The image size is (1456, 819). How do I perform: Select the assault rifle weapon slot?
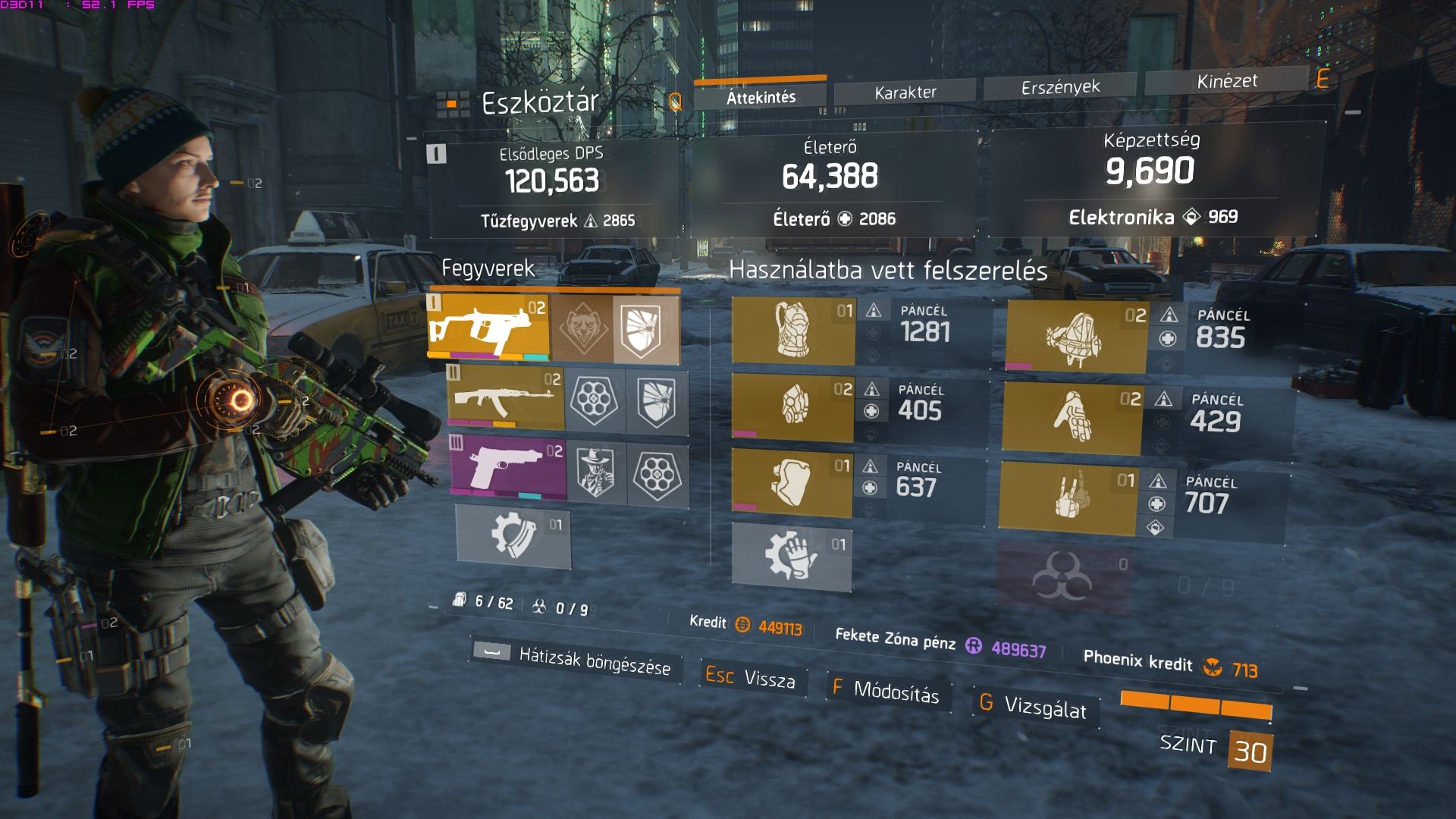506,399
